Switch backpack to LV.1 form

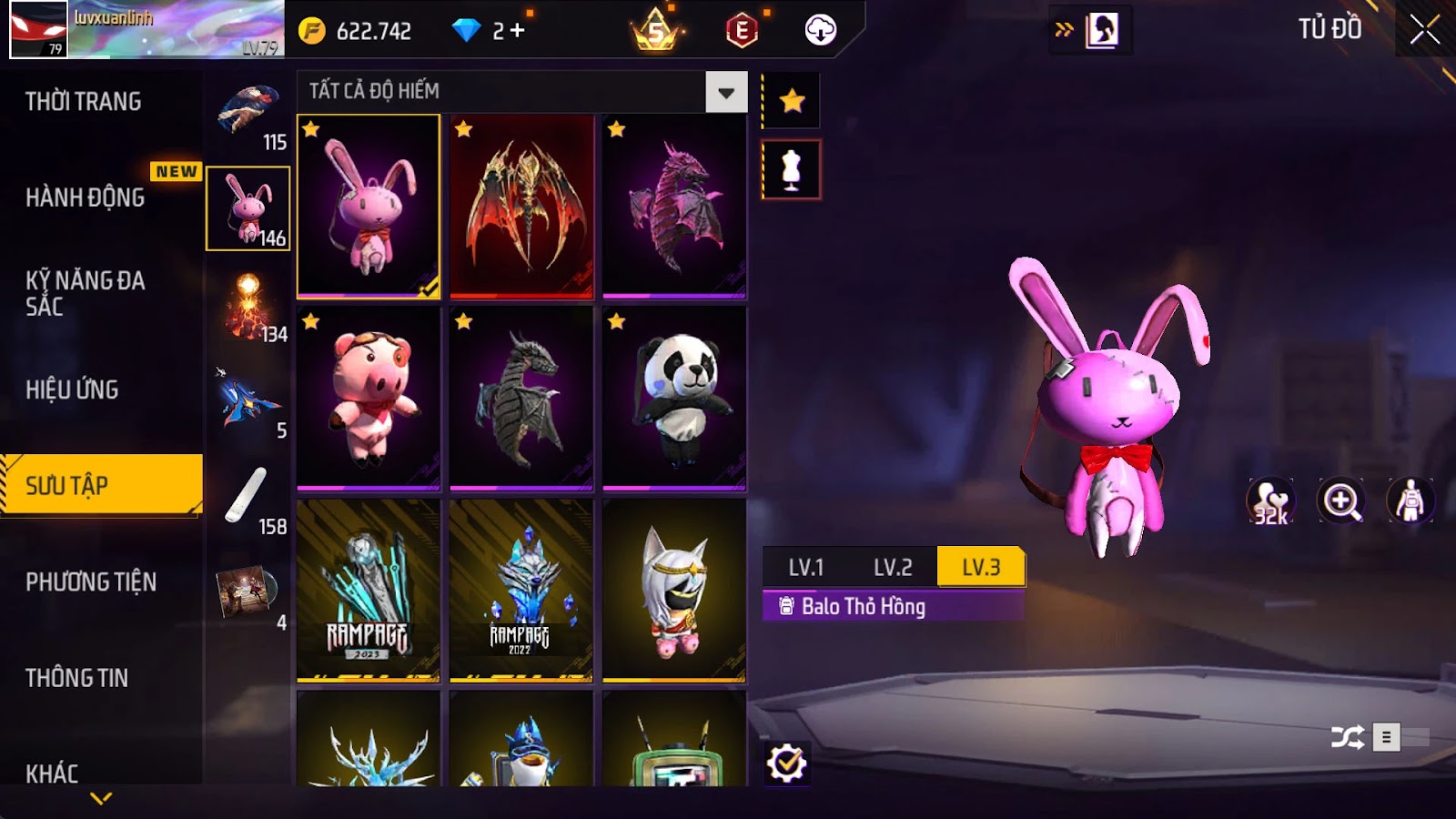(x=806, y=568)
